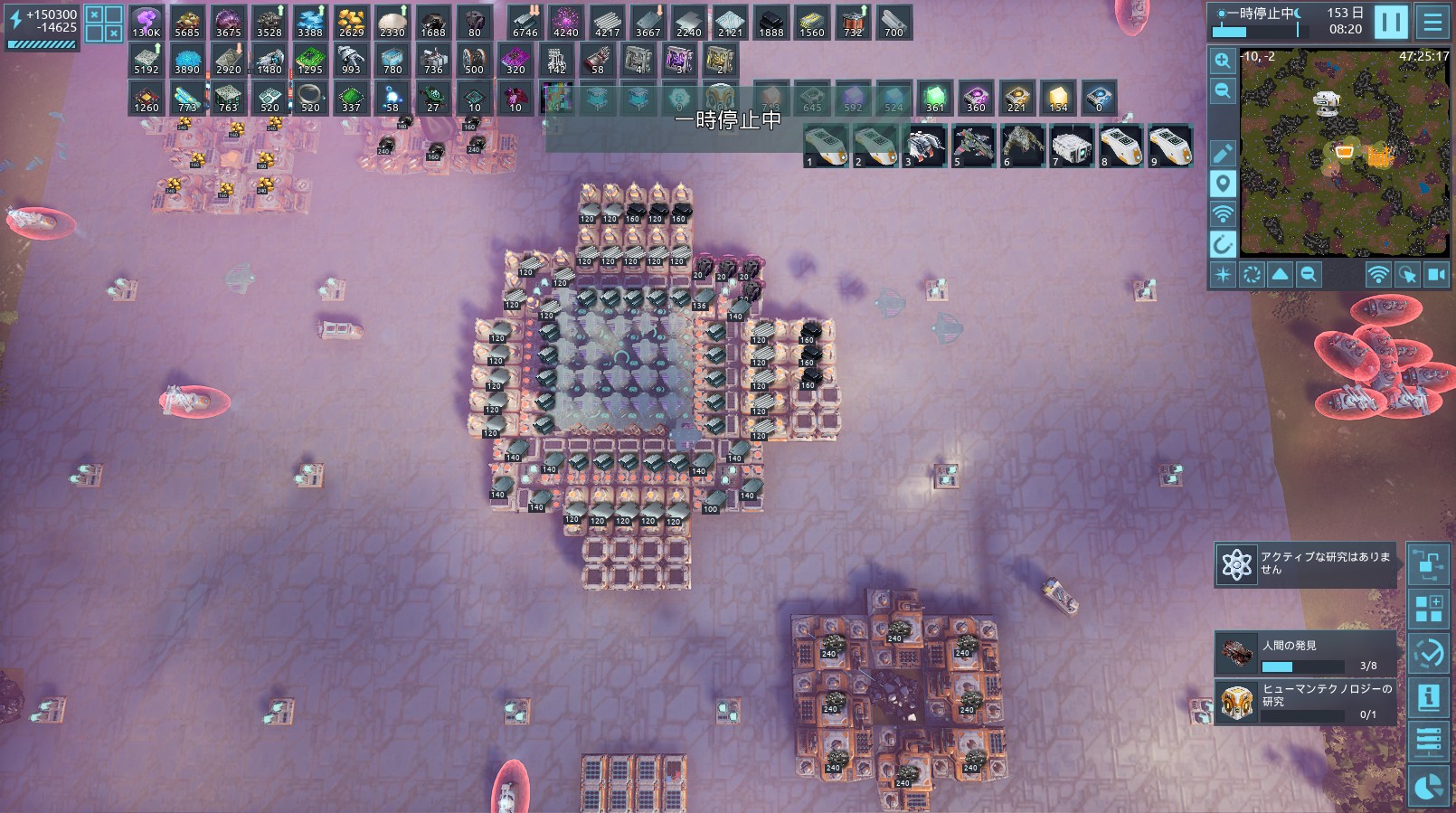
Task: Open the checkmark progress circle panel
Action: [x=1428, y=653]
